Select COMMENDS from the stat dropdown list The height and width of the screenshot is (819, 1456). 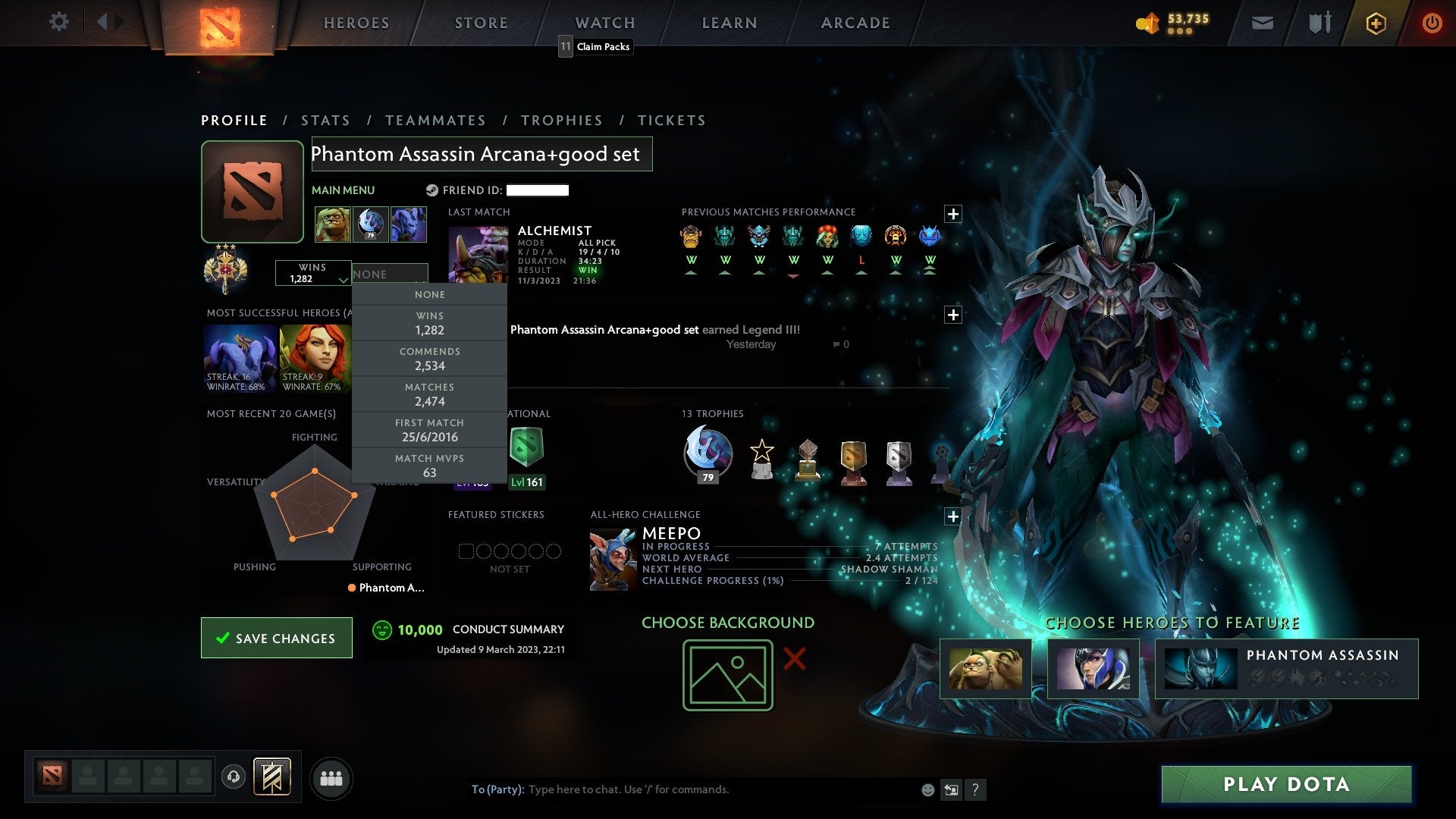click(429, 358)
